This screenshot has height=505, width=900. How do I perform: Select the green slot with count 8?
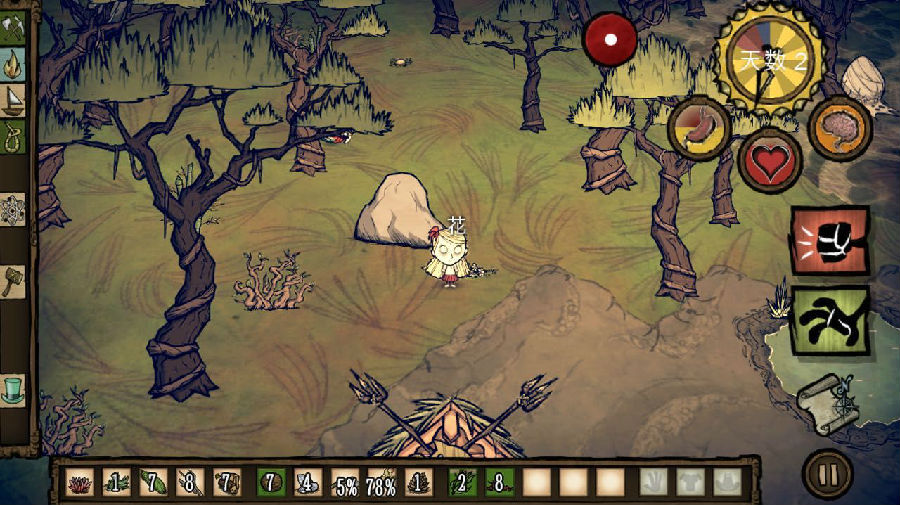coord(497,483)
